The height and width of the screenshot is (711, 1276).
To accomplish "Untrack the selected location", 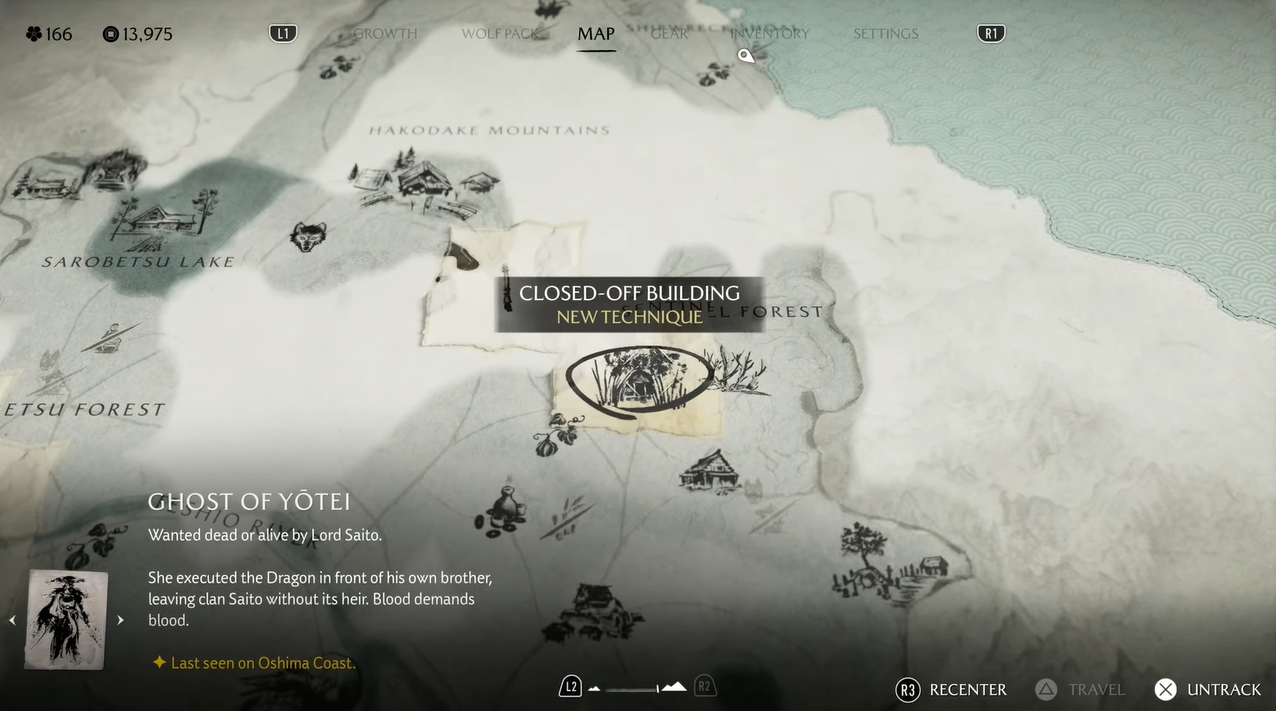I will pos(1208,689).
